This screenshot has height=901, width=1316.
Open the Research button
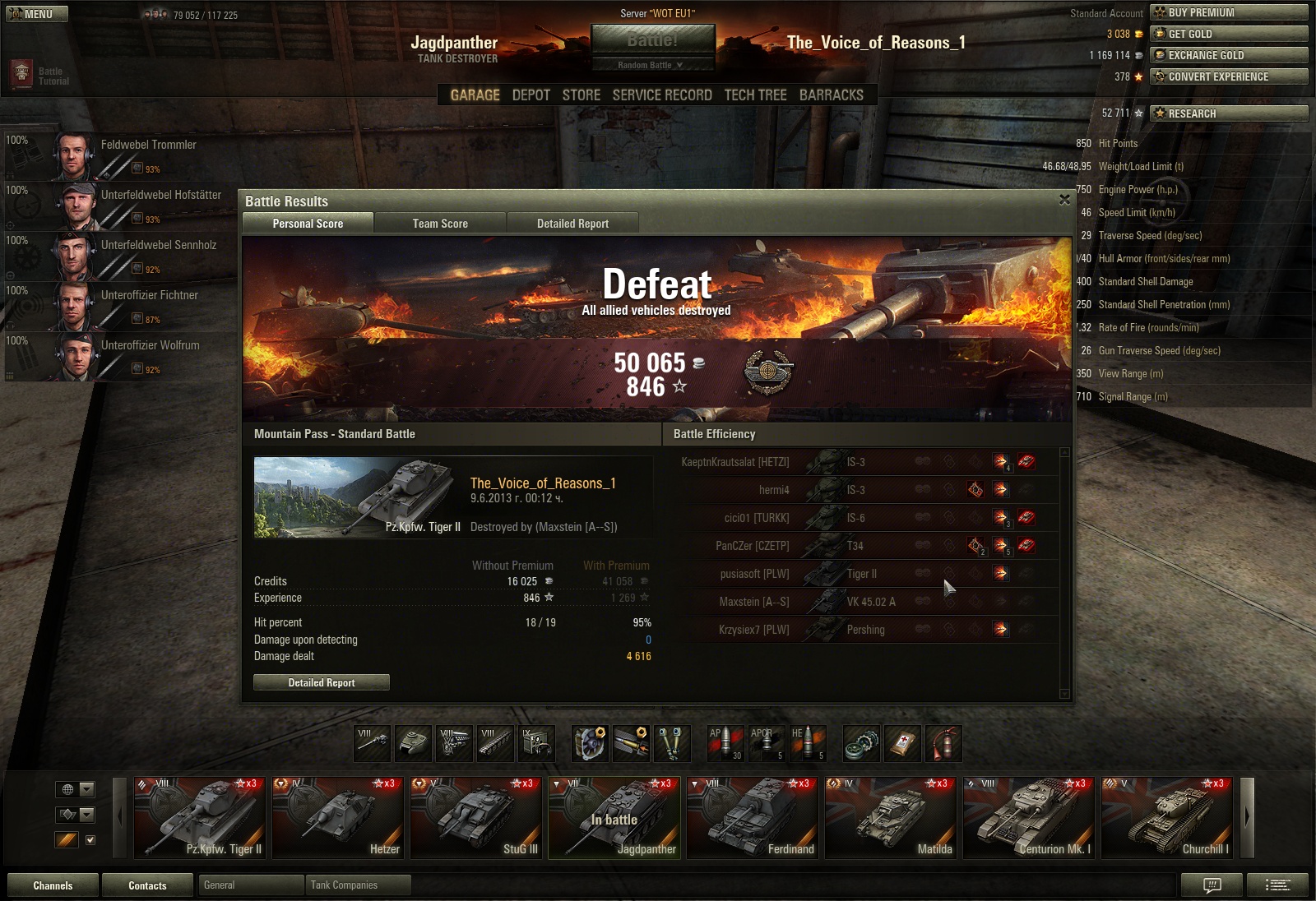1229,113
